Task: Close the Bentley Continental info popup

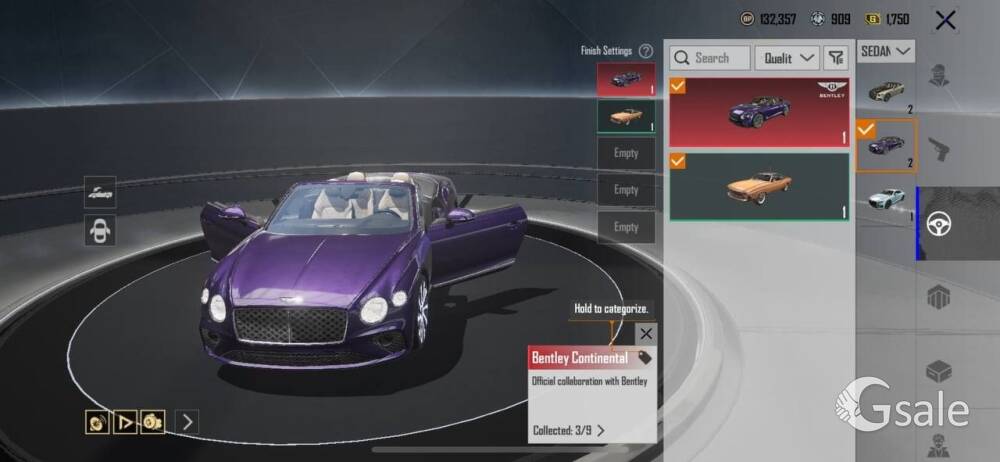Action: pyautogui.click(x=646, y=334)
